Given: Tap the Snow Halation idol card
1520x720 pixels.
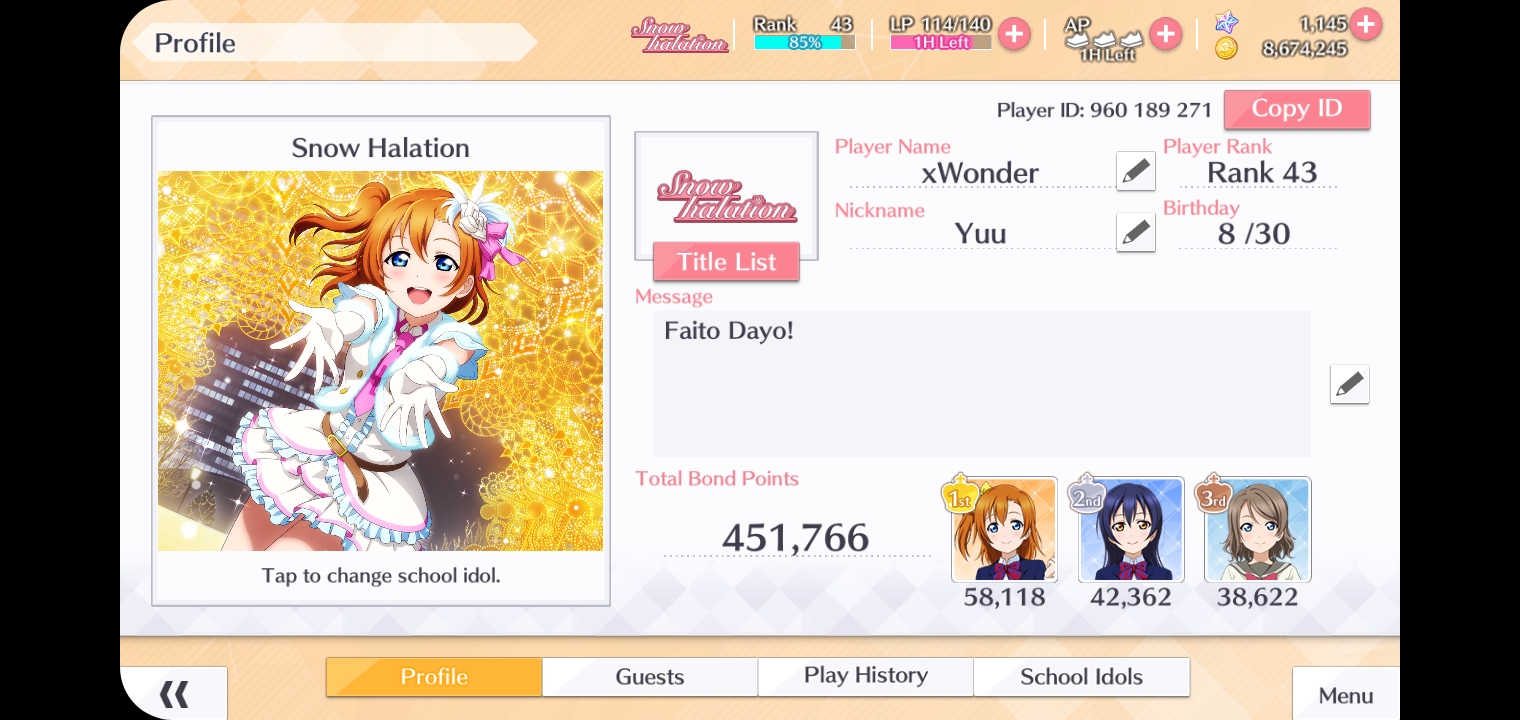Looking at the screenshot, I should pyautogui.click(x=380, y=360).
